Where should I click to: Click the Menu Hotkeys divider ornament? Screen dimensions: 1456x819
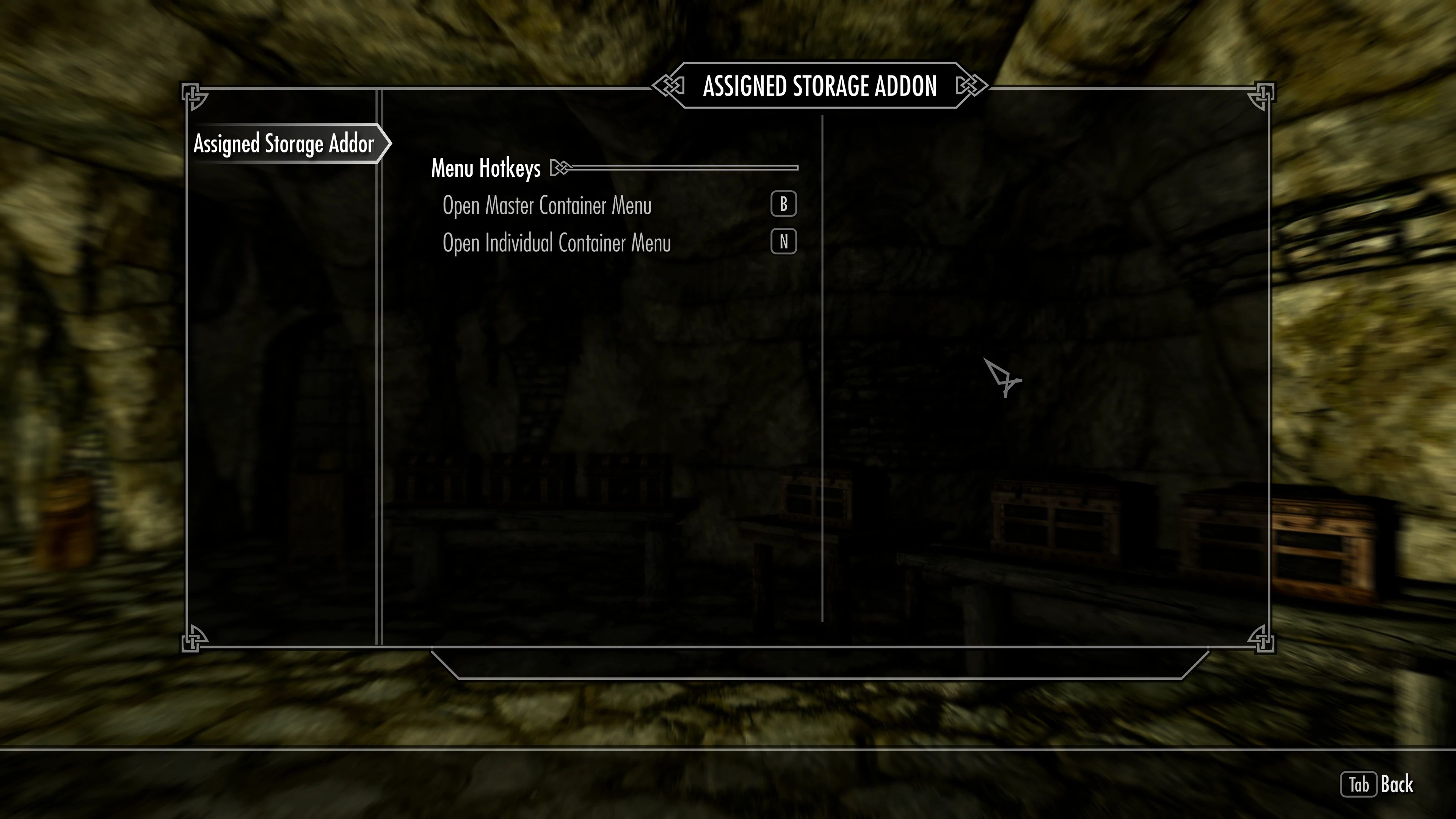pos(560,167)
